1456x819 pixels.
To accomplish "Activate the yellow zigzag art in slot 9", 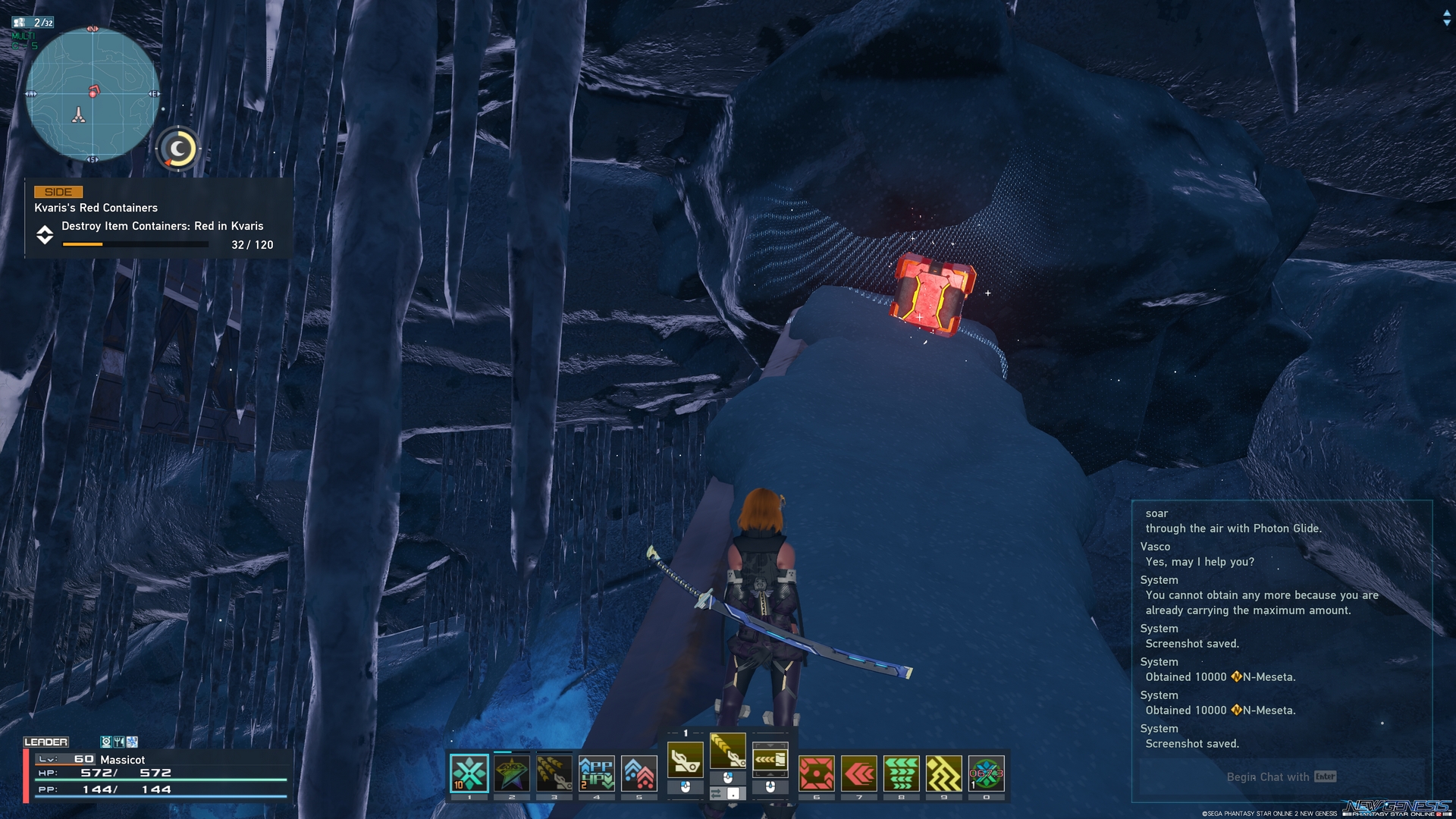I will [944, 773].
